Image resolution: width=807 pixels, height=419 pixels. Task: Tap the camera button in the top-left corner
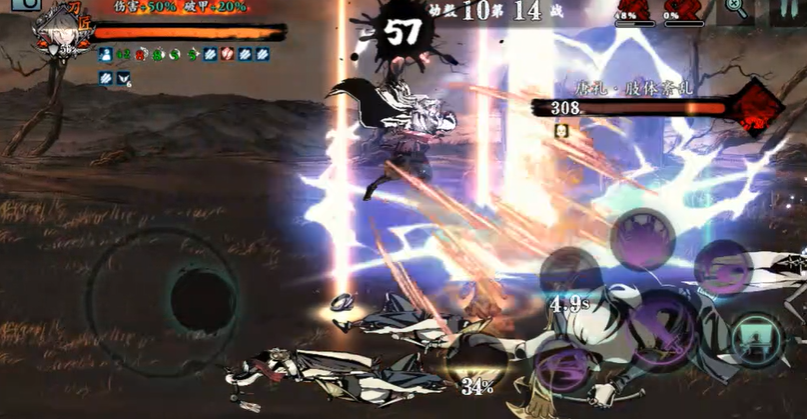click(25, 5)
